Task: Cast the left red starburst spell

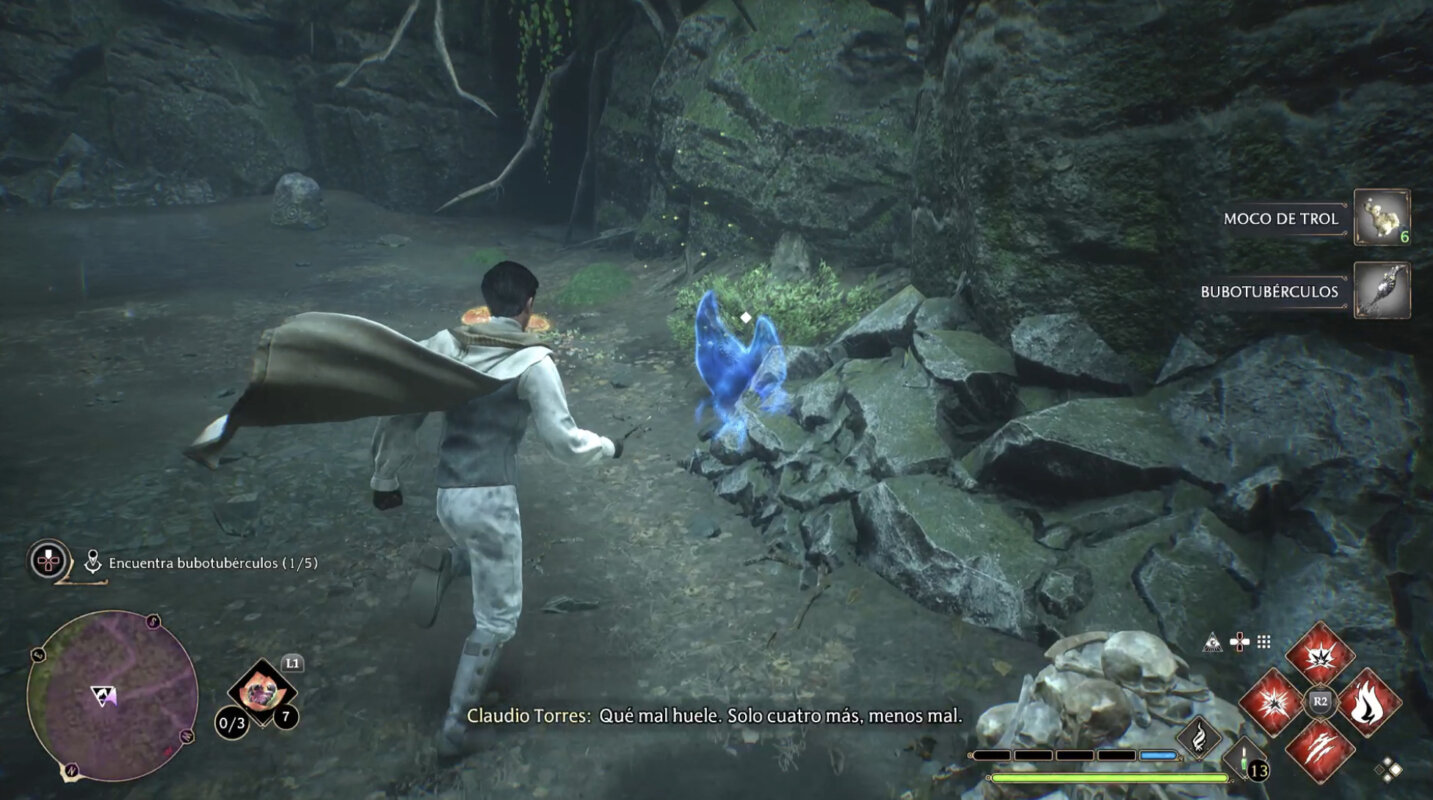Action: (1271, 701)
